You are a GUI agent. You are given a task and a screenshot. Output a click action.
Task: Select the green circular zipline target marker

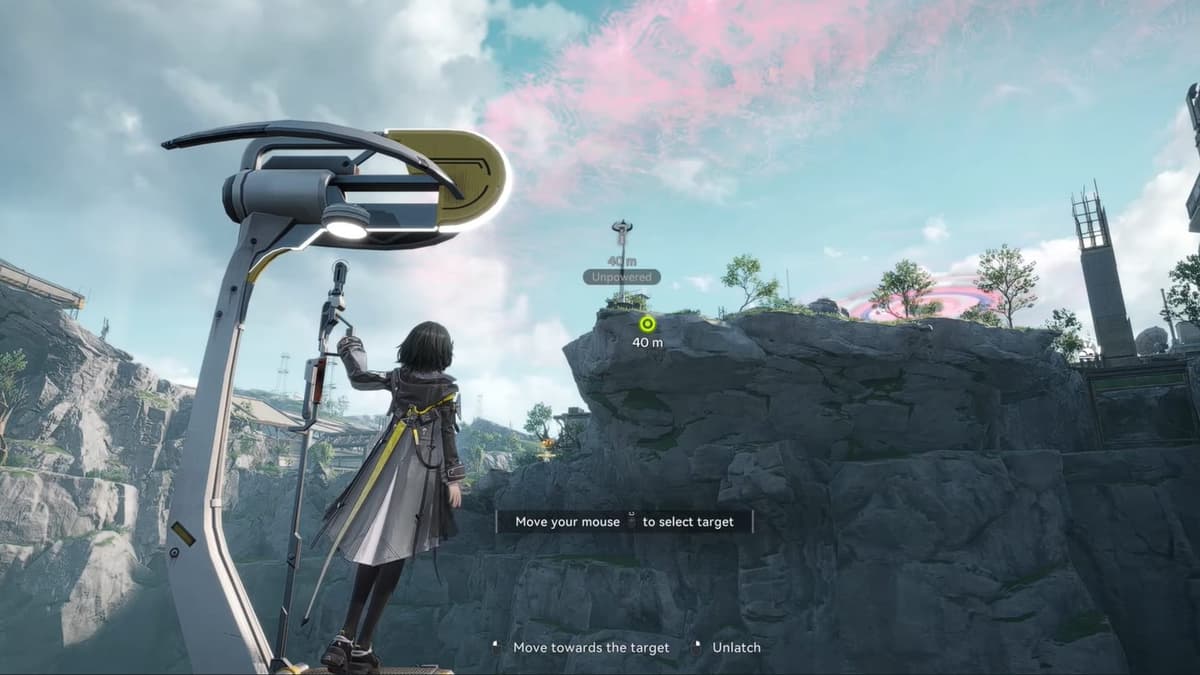point(647,323)
